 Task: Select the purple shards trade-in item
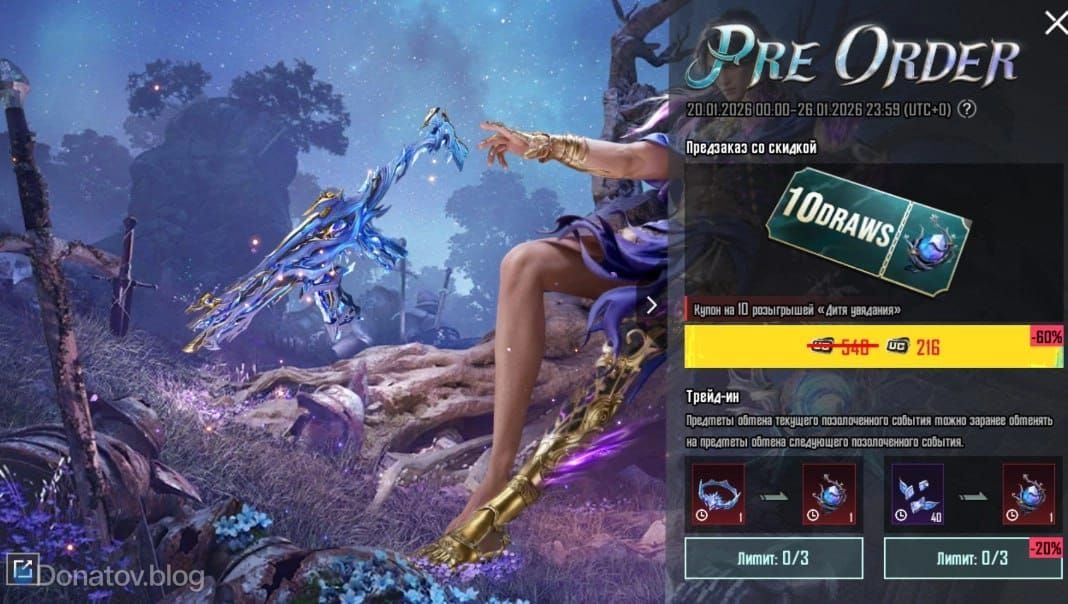[x=916, y=492]
